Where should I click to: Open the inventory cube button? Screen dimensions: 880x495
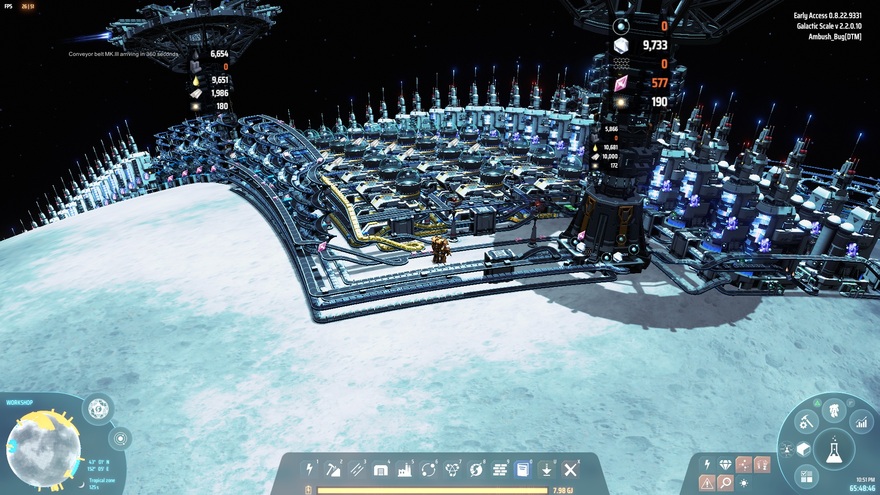[x=803, y=449]
